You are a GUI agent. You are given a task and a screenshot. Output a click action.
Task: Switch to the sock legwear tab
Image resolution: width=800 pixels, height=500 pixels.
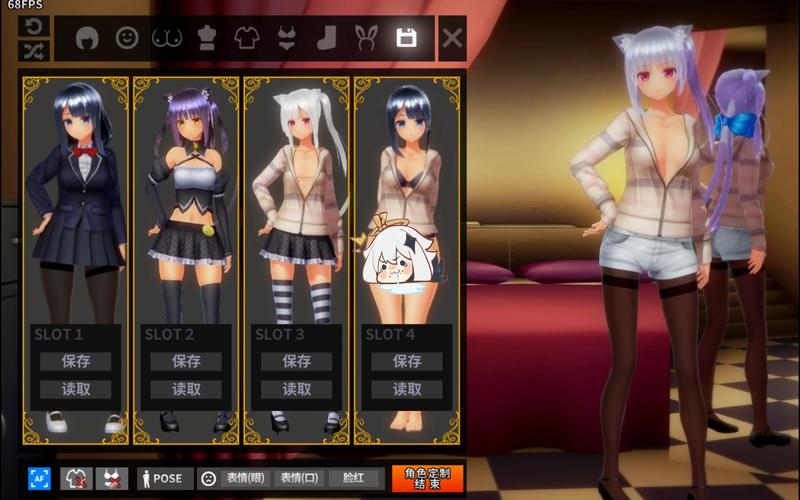click(x=326, y=38)
